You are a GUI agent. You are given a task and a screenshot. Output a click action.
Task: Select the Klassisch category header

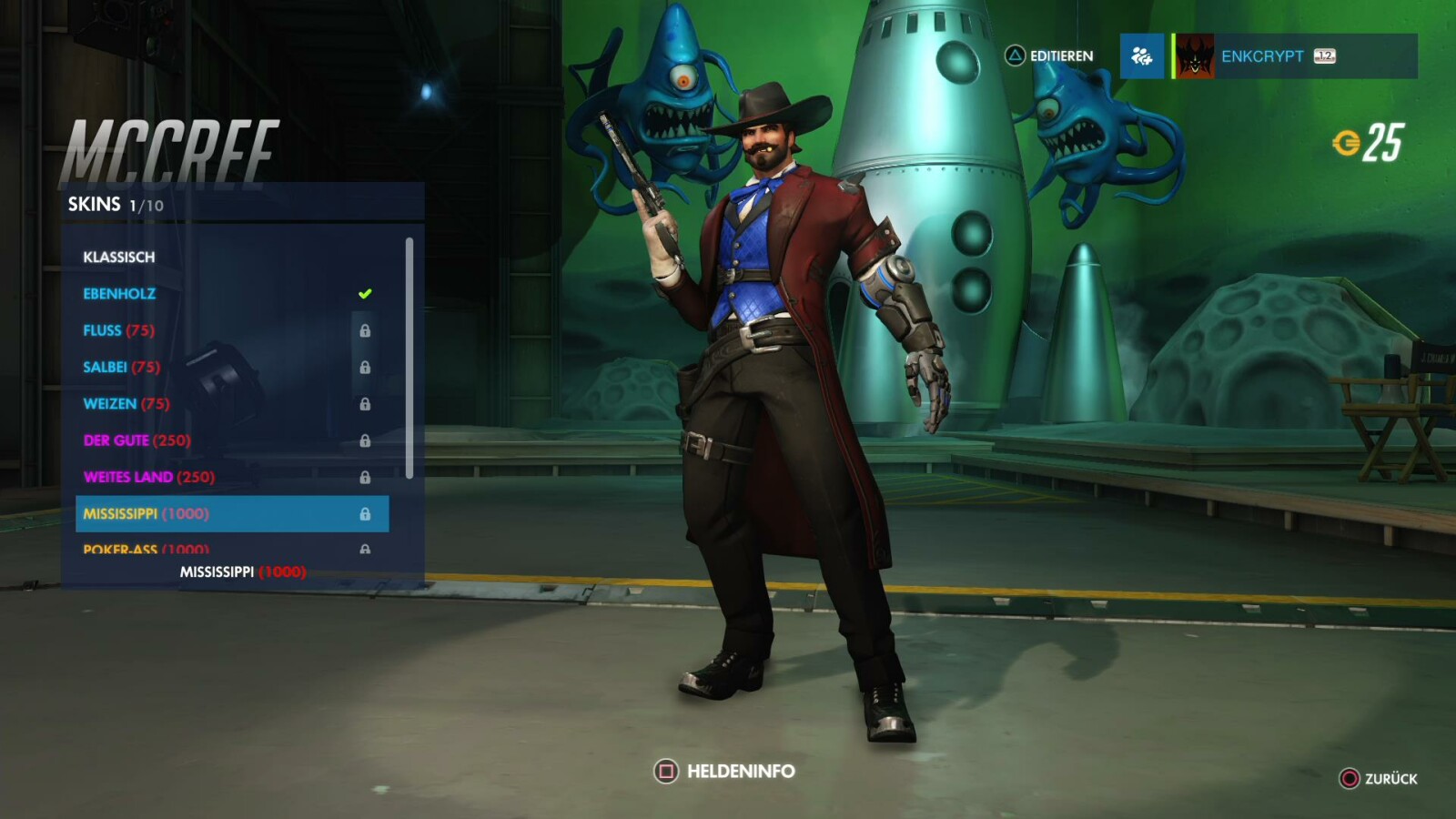click(x=119, y=257)
